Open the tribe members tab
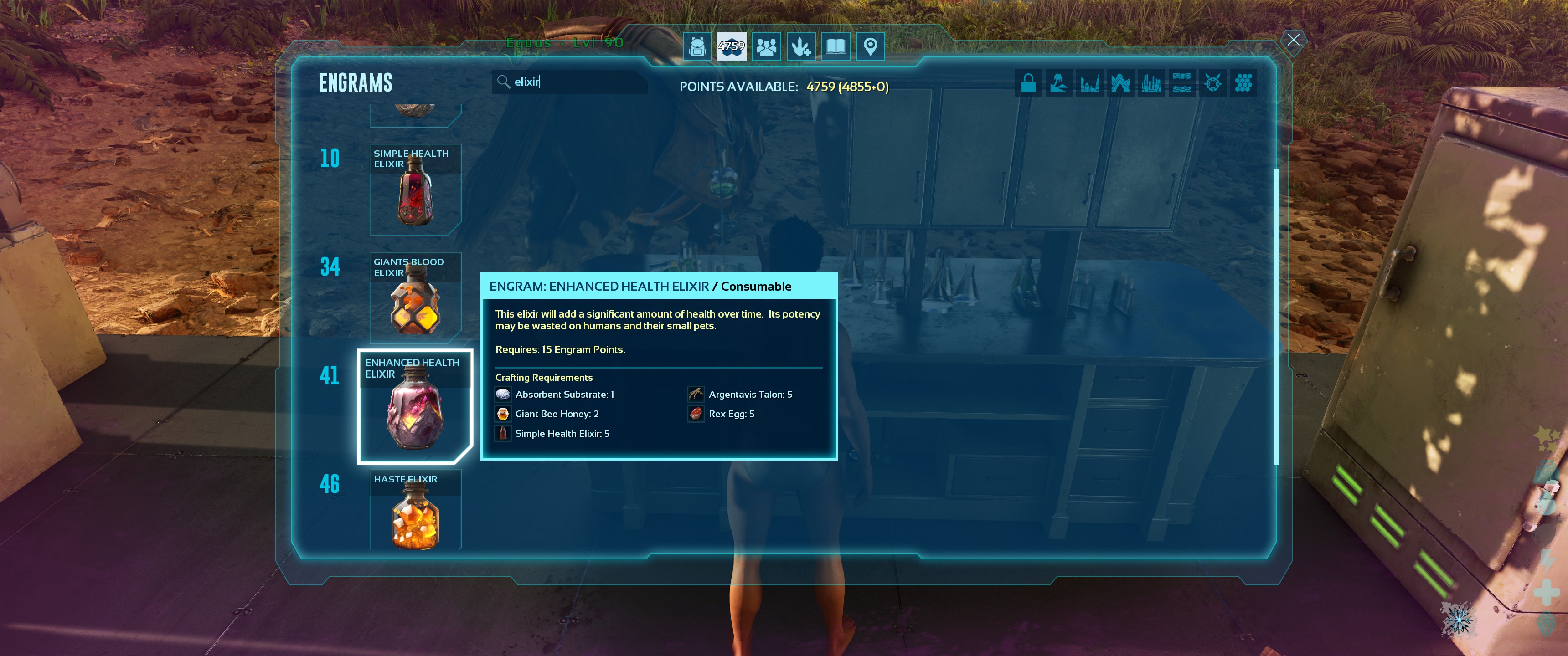 [x=766, y=46]
